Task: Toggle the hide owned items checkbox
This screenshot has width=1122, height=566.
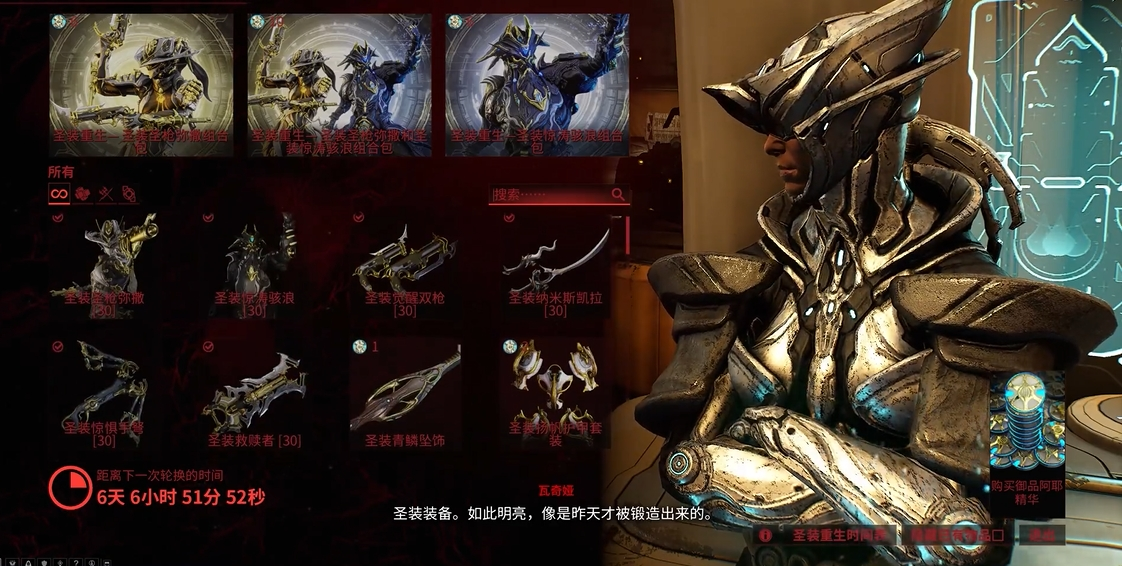Action: pyautogui.click(x=957, y=535)
